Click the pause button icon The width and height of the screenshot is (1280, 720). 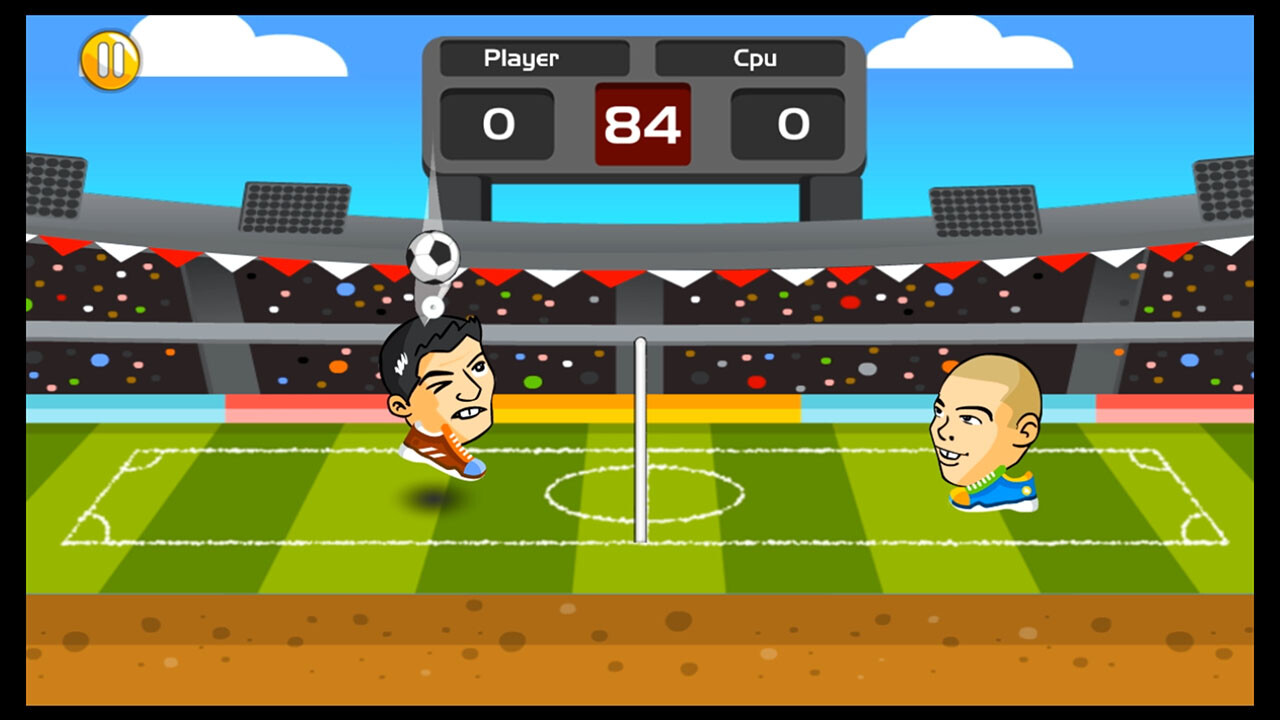(111, 58)
